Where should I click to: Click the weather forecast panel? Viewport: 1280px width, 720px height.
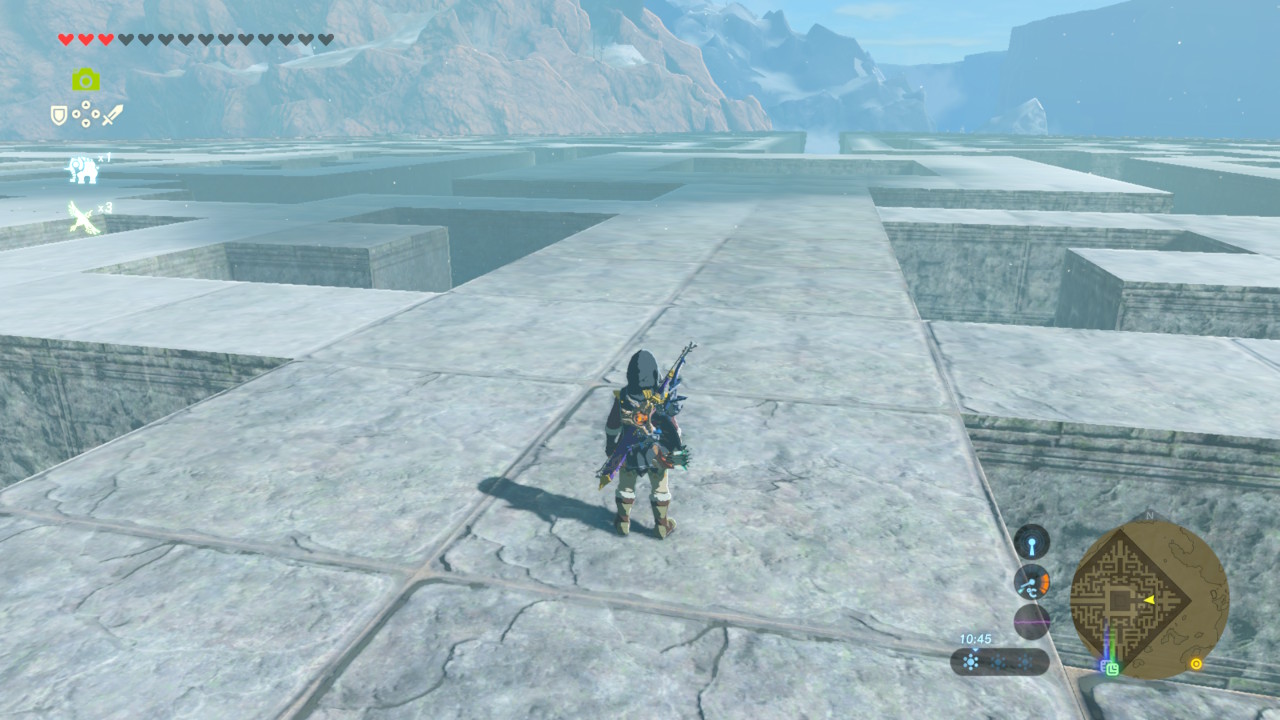coord(999,661)
